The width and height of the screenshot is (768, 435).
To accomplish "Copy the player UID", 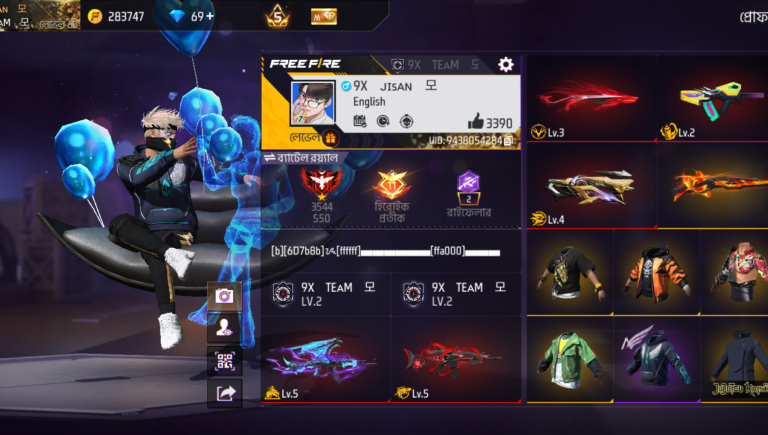I will point(508,141).
